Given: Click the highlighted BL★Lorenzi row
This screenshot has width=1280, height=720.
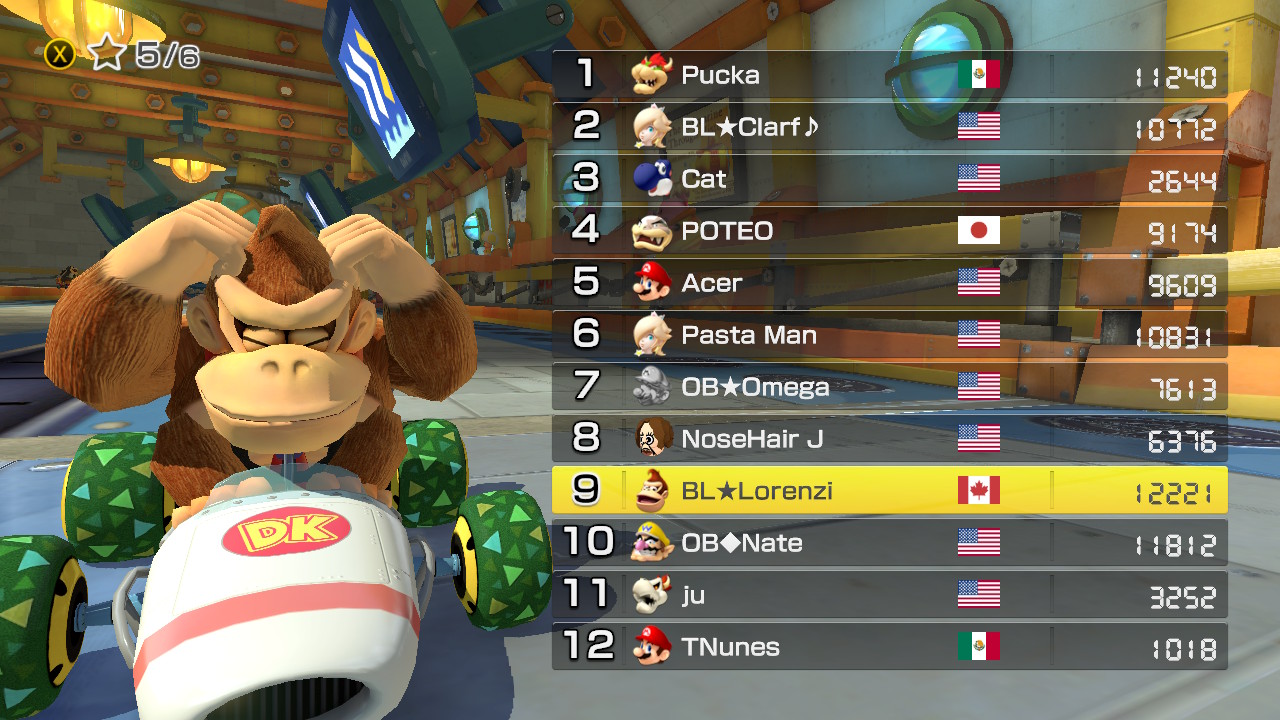Looking at the screenshot, I should [x=889, y=491].
